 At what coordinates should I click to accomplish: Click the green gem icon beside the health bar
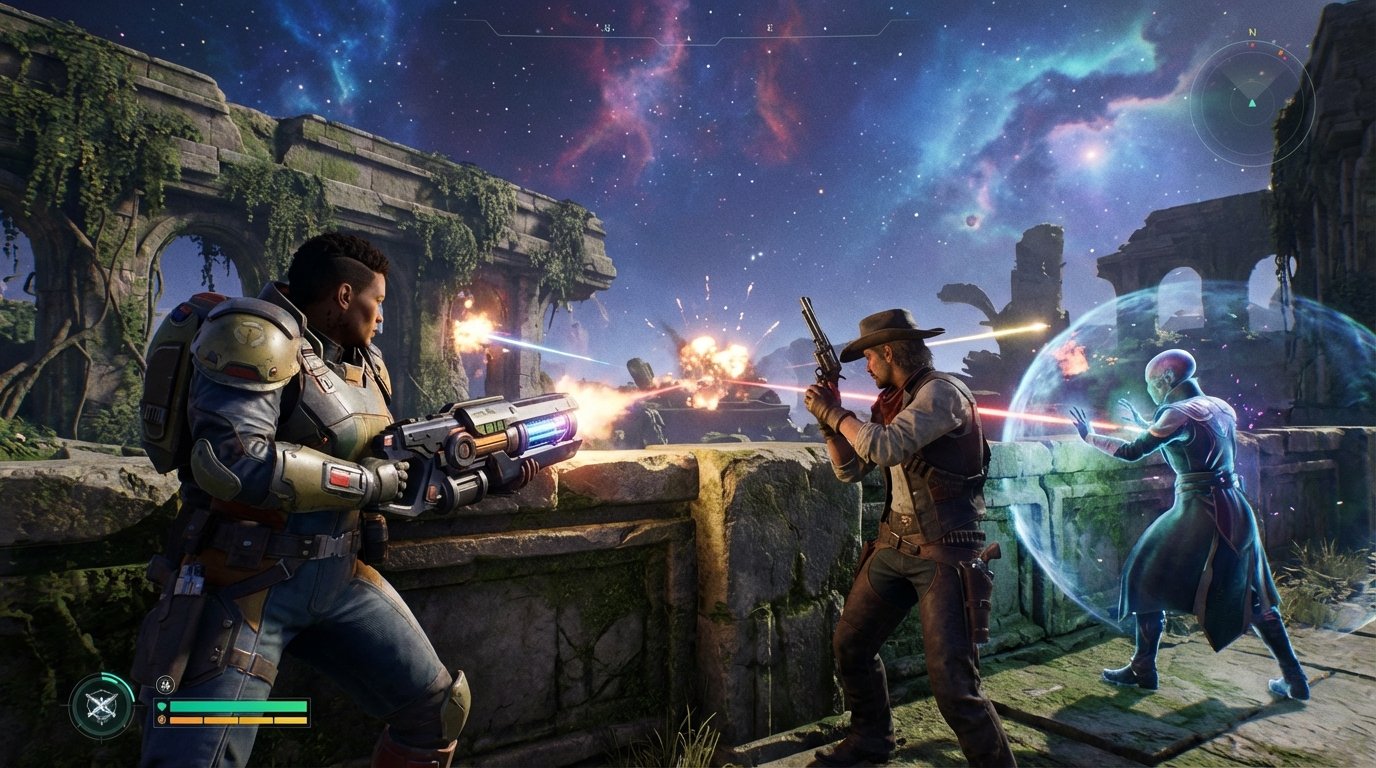tap(162, 706)
